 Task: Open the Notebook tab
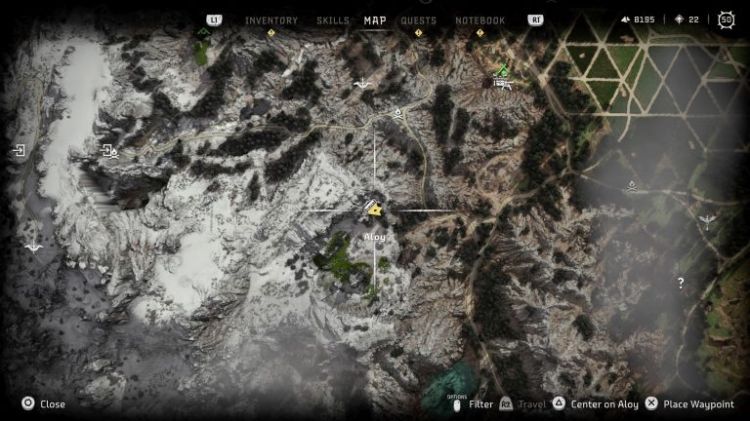480,20
